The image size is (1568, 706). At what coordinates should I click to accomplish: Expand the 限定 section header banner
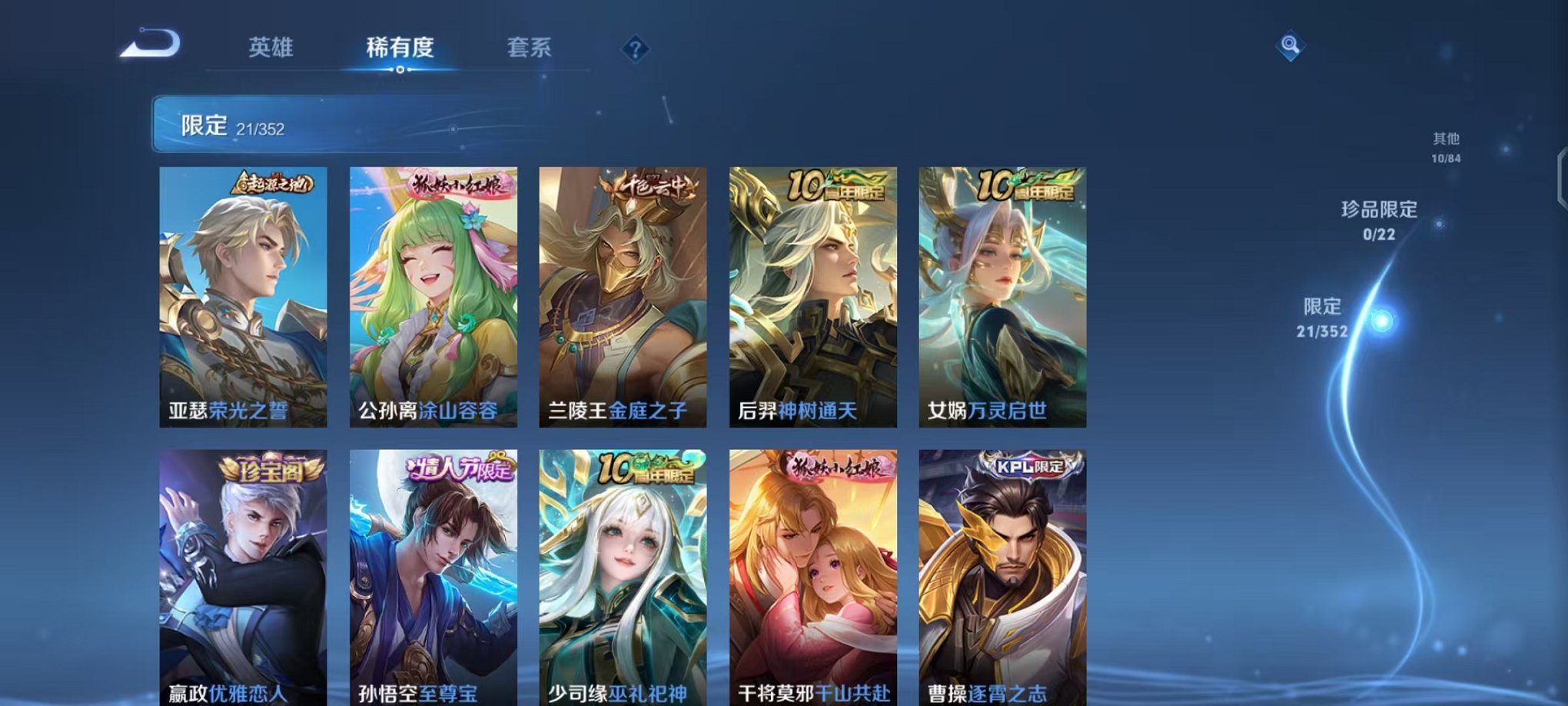[307, 122]
